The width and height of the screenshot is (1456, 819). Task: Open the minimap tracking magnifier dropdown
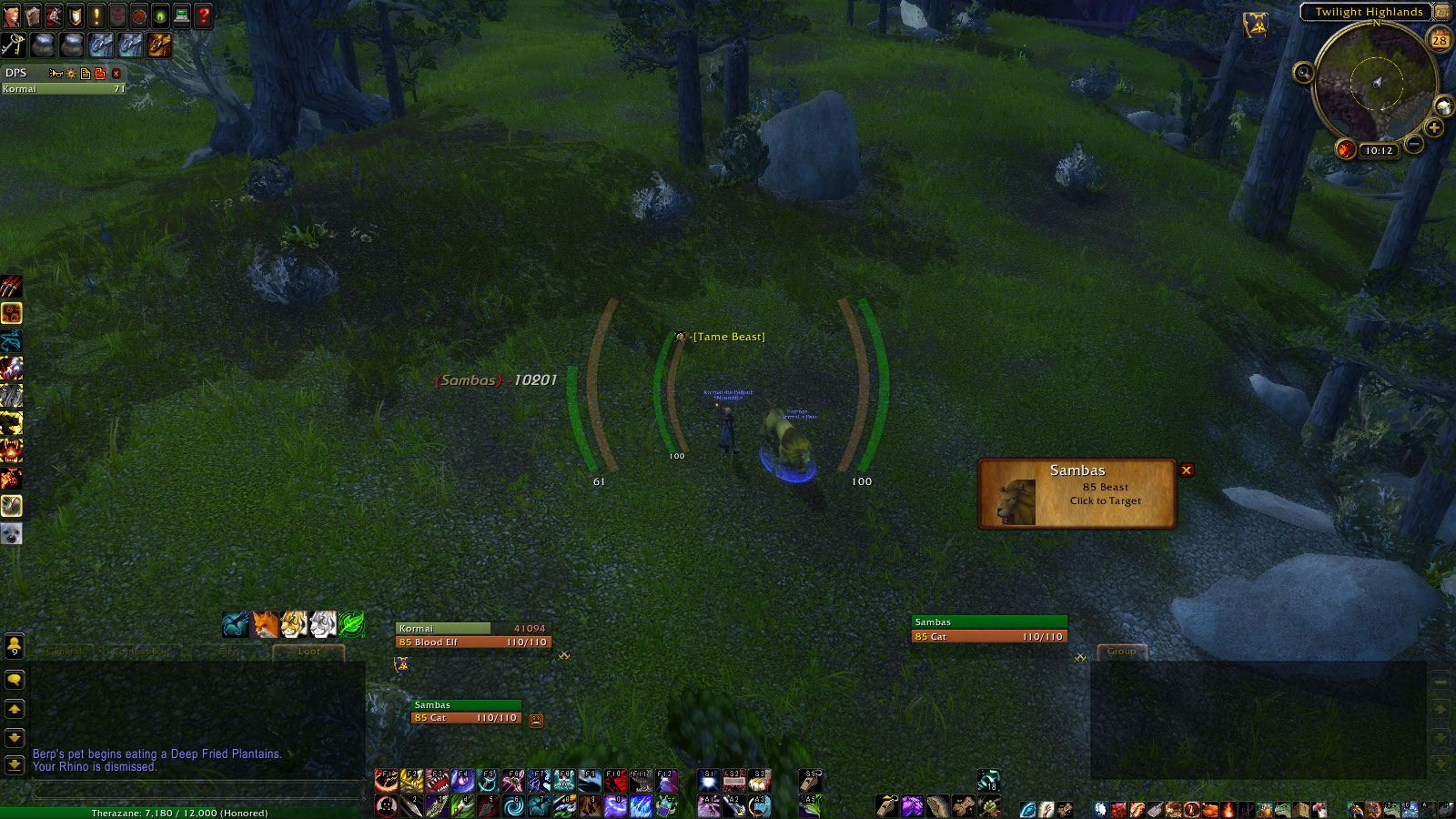point(1303,72)
